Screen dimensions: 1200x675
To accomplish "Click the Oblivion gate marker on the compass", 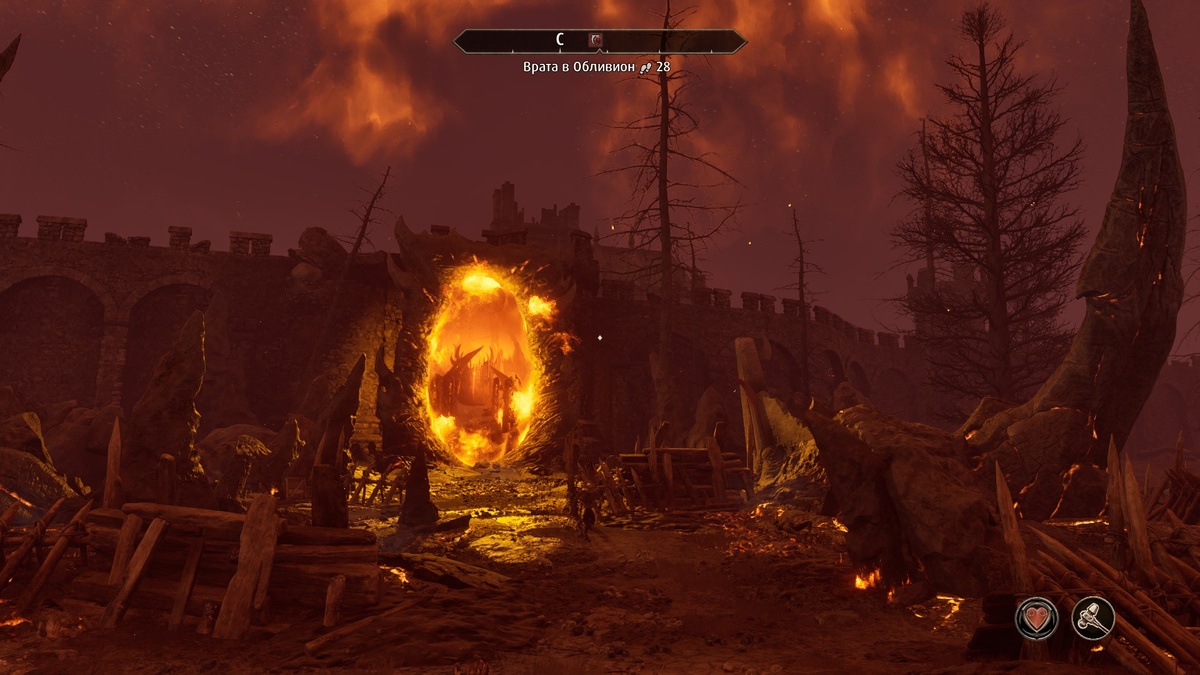I will [x=596, y=41].
